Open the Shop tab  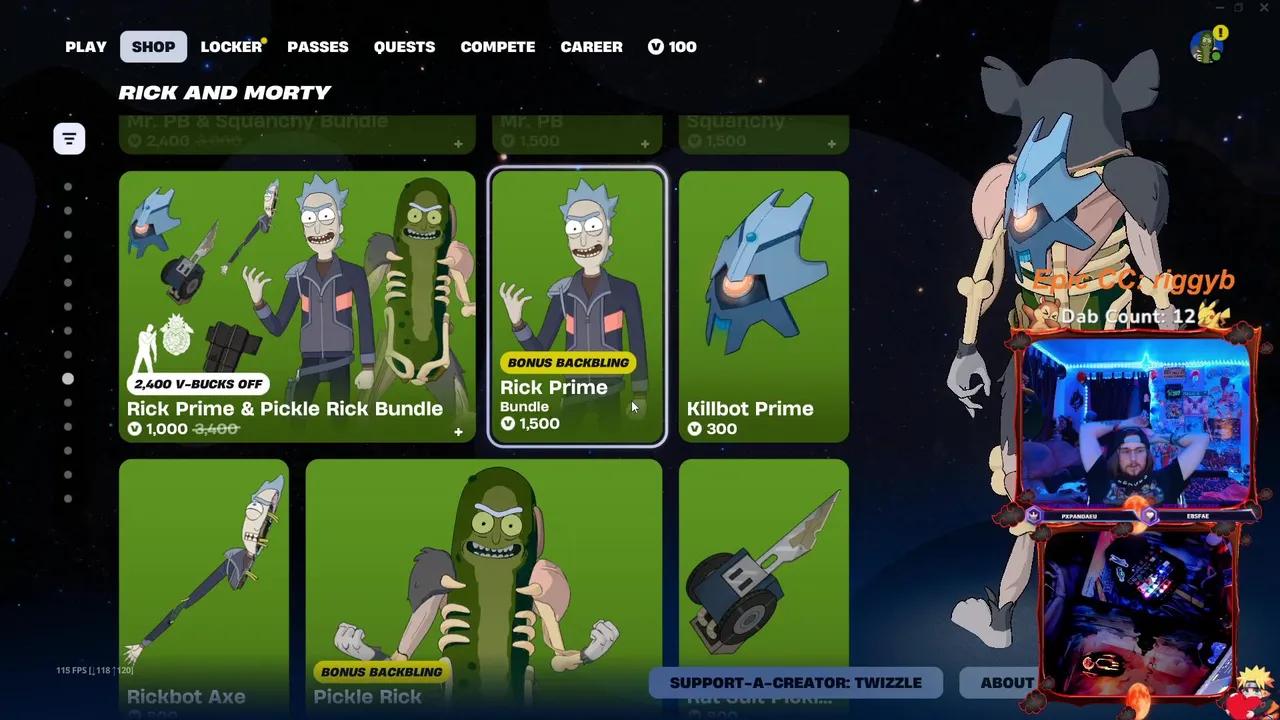click(153, 47)
